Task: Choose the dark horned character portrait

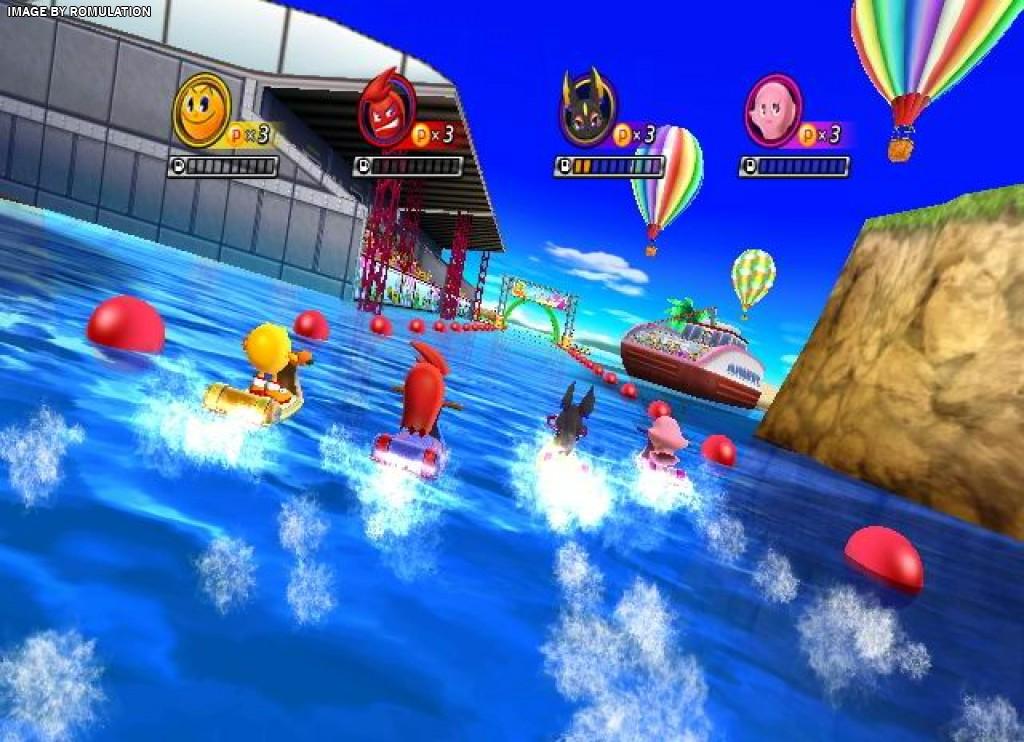Action: click(585, 110)
